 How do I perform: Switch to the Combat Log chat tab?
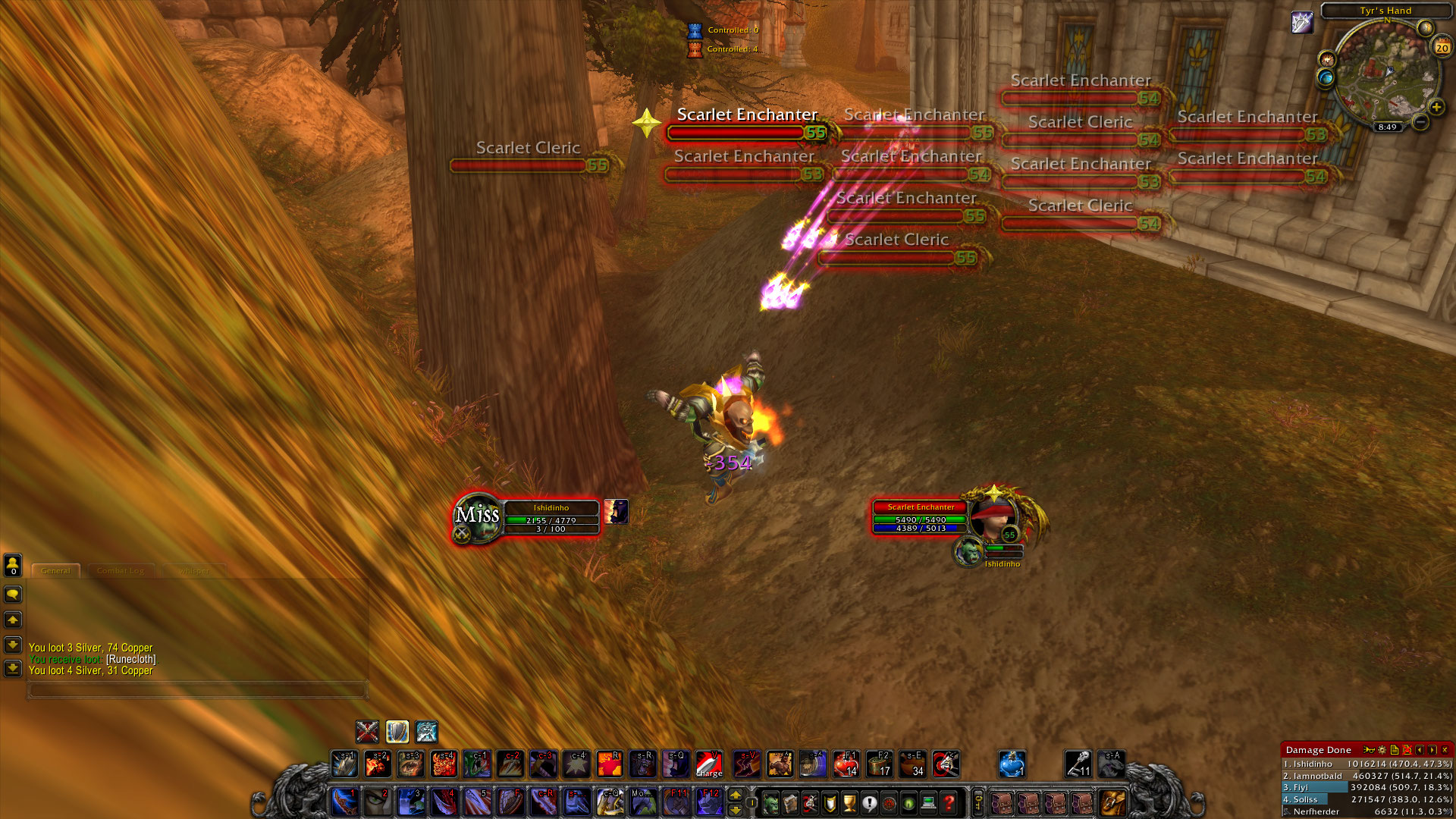(121, 571)
